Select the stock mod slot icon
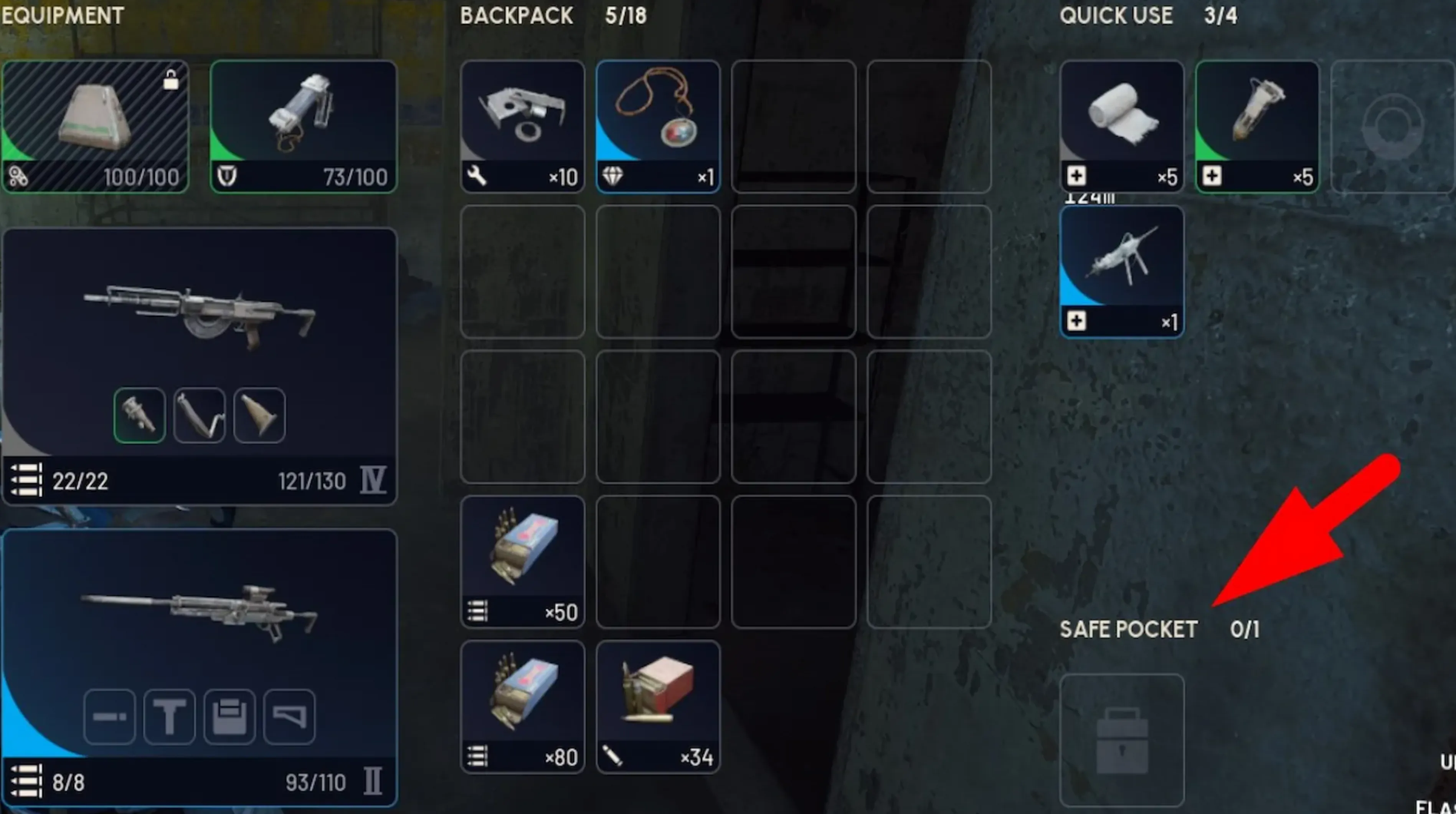 [x=289, y=716]
